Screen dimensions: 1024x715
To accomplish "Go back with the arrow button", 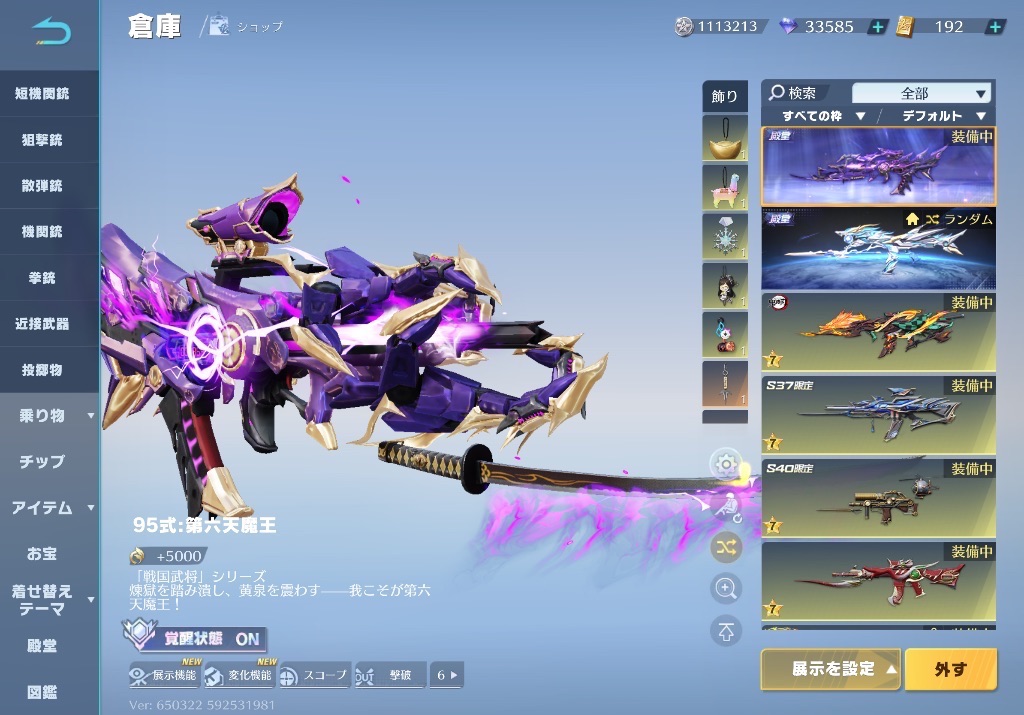I will tap(50, 33).
